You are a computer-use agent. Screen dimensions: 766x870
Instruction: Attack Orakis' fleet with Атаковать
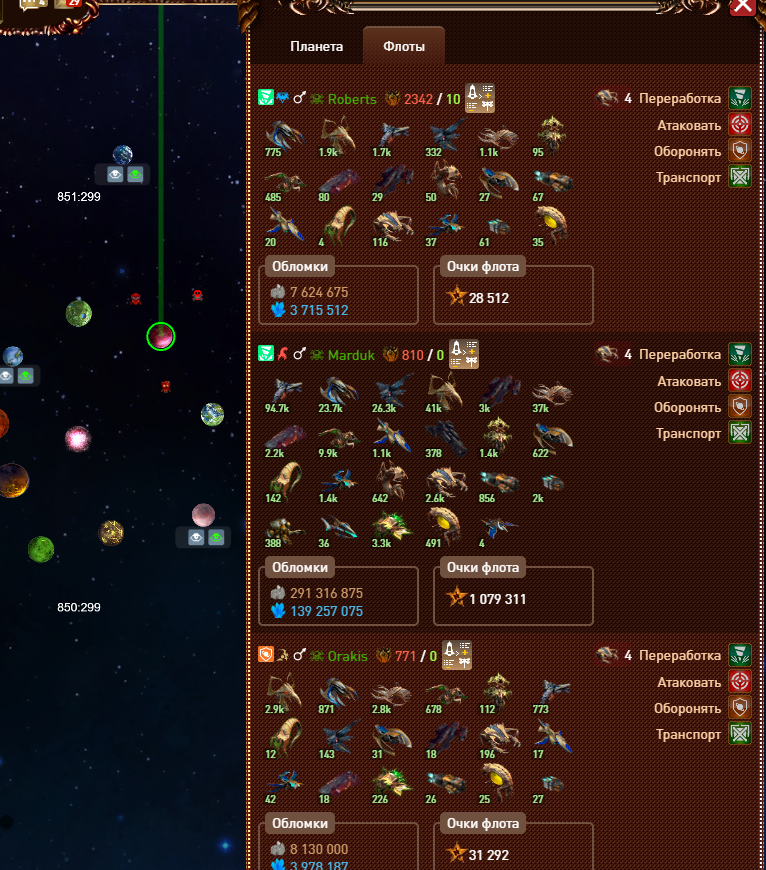(x=740, y=682)
